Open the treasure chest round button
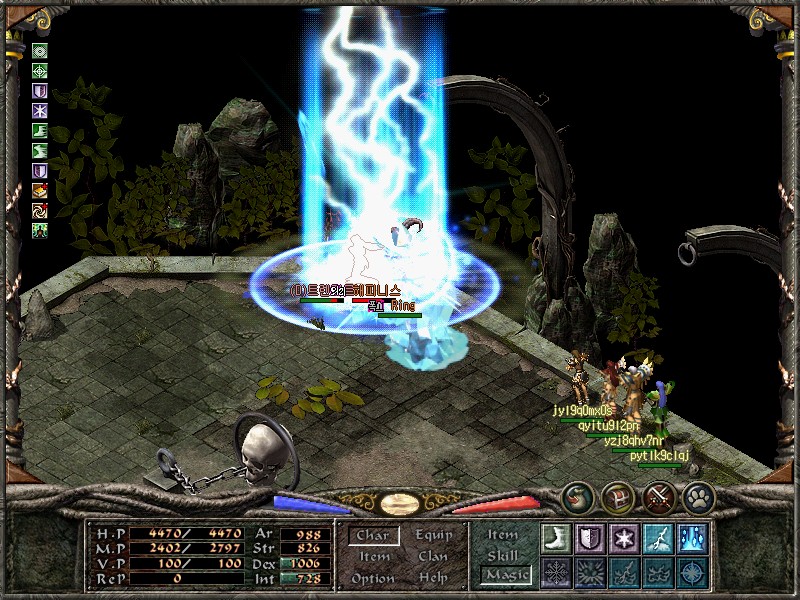This screenshot has height=600, width=800. [617, 496]
